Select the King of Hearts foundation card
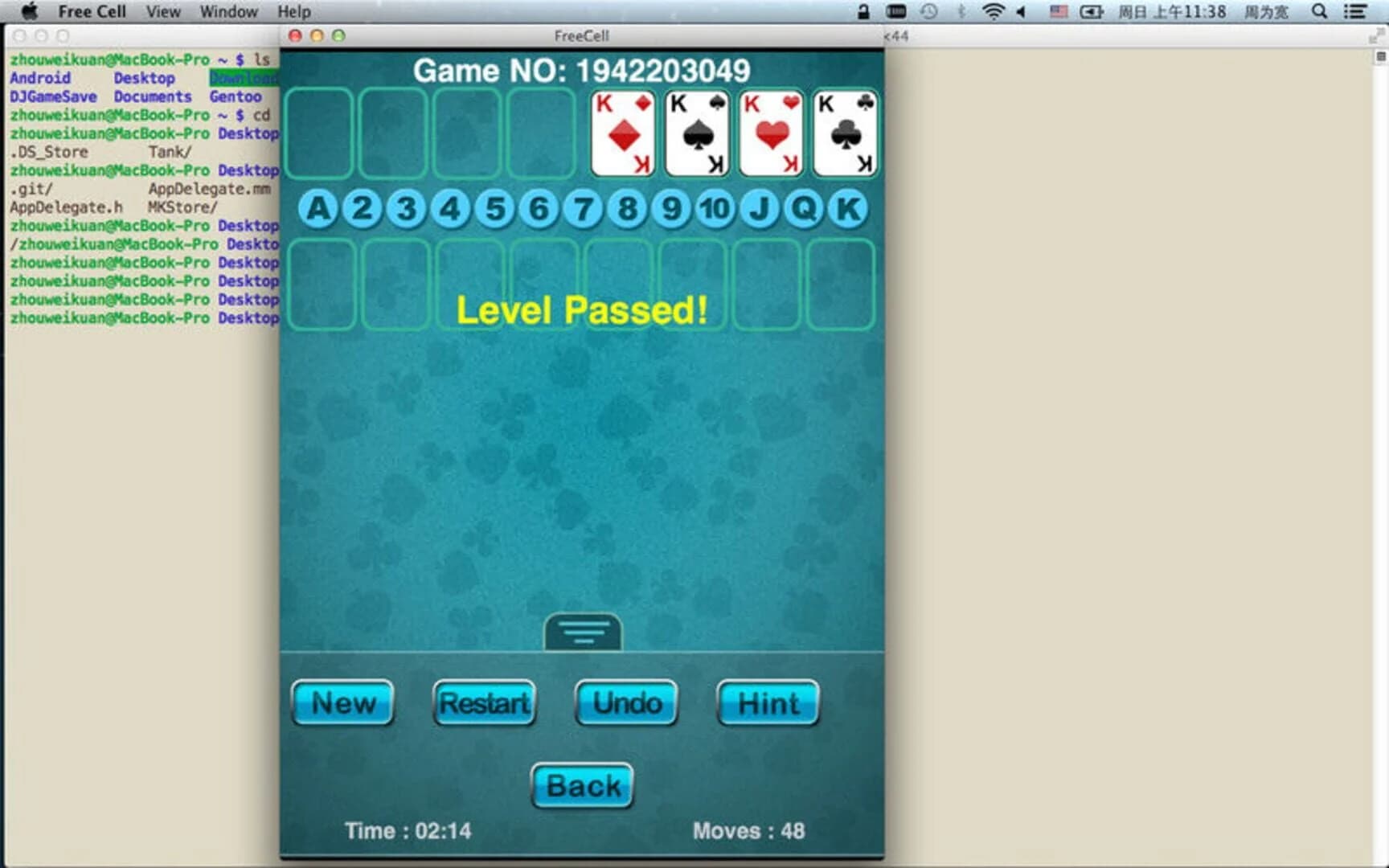The width and height of the screenshot is (1389, 868). [x=770, y=133]
